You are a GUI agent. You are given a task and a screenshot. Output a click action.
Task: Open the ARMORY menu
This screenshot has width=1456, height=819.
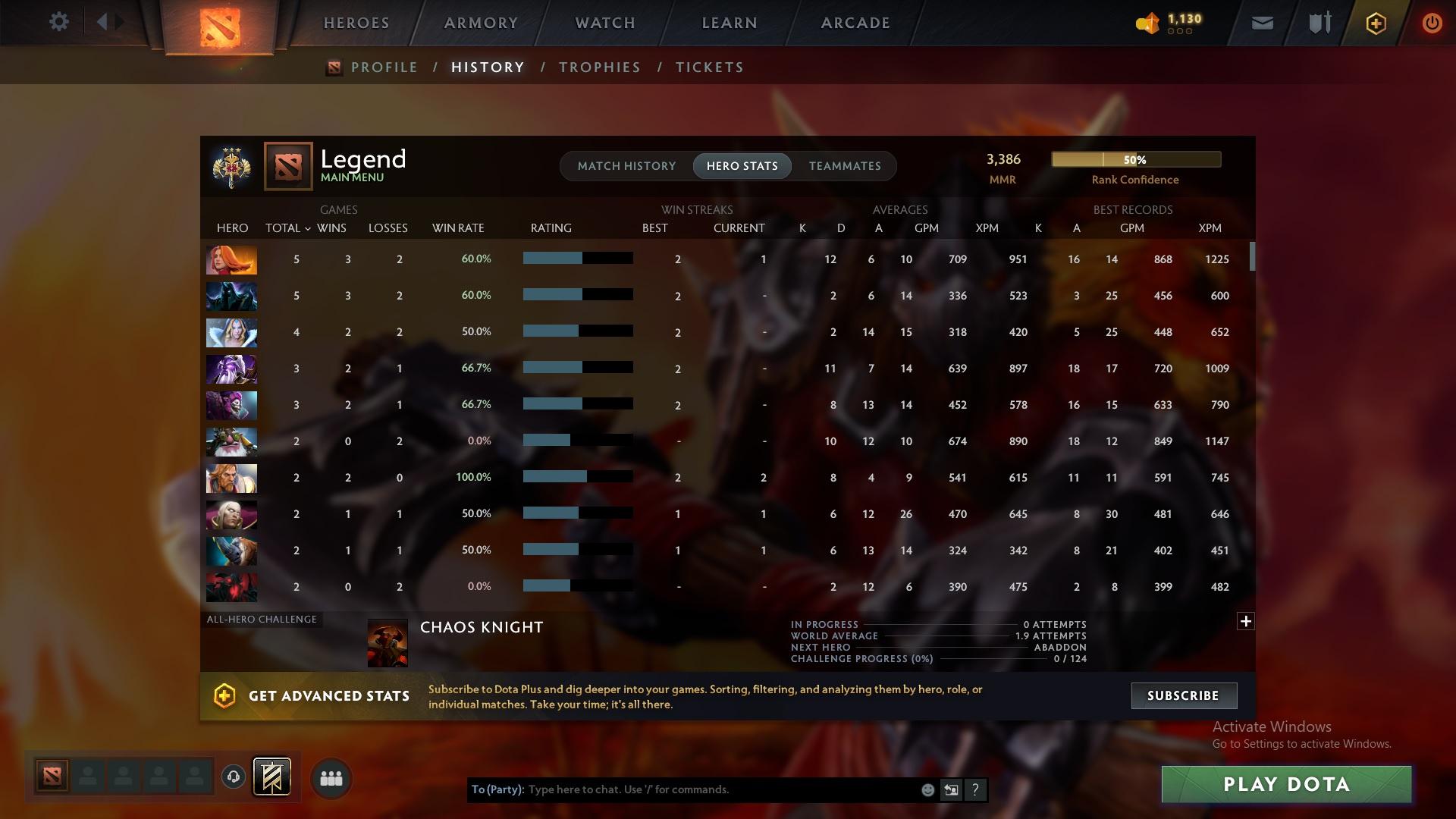(x=481, y=22)
